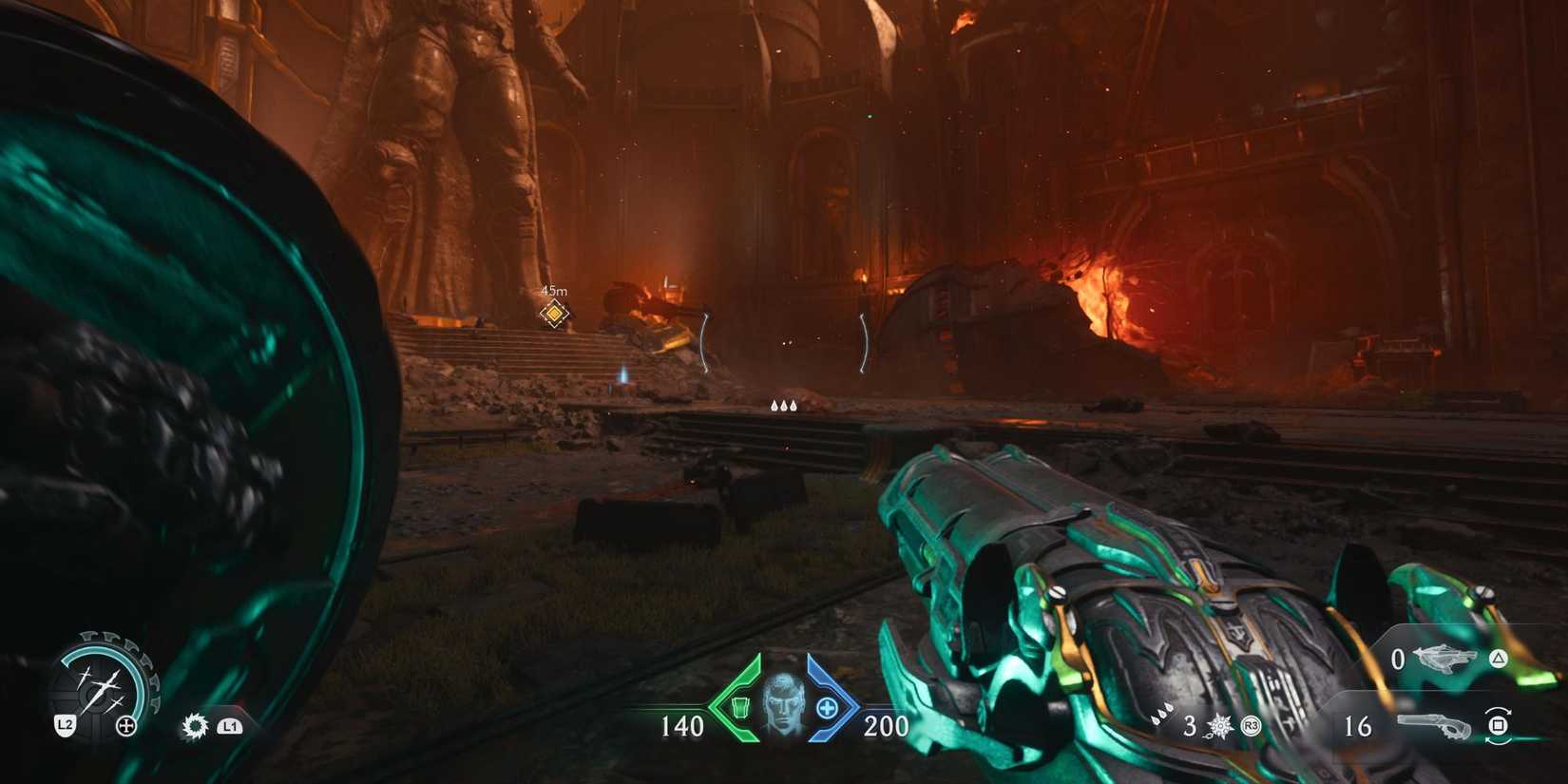Click the Triangle button prompt for the equipment slot
The width and height of the screenshot is (1568, 784).
pos(1498,659)
